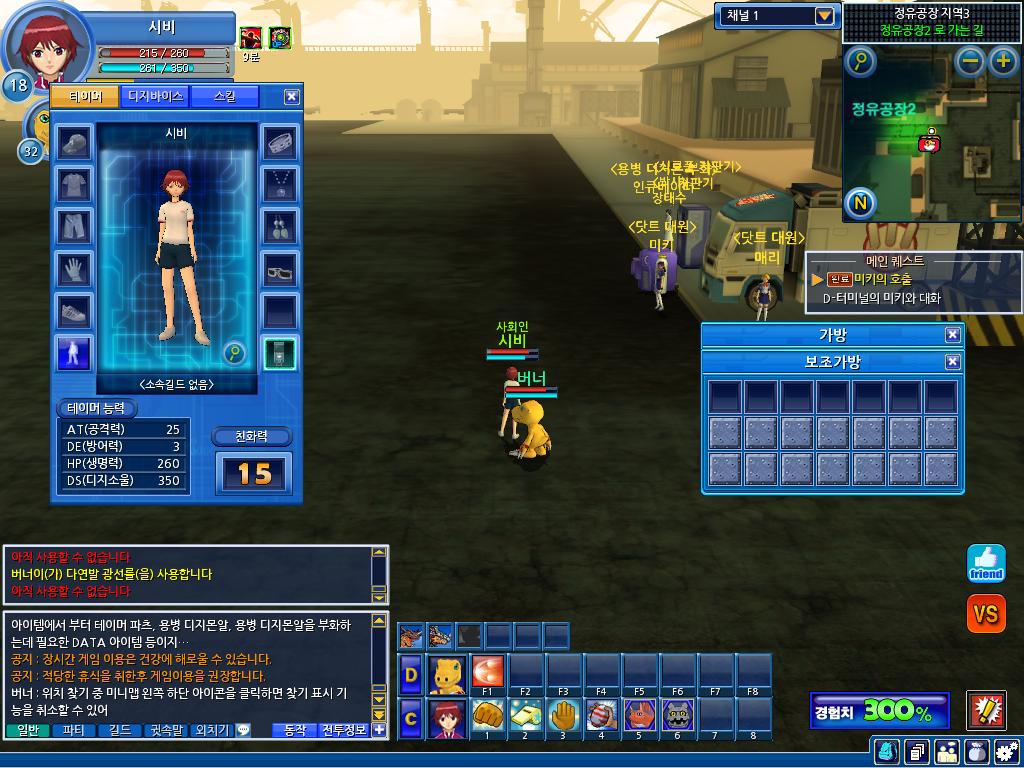This screenshot has height=768, width=1024.
Task: Open the 전투정보 combat log tab
Action: click(344, 730)
